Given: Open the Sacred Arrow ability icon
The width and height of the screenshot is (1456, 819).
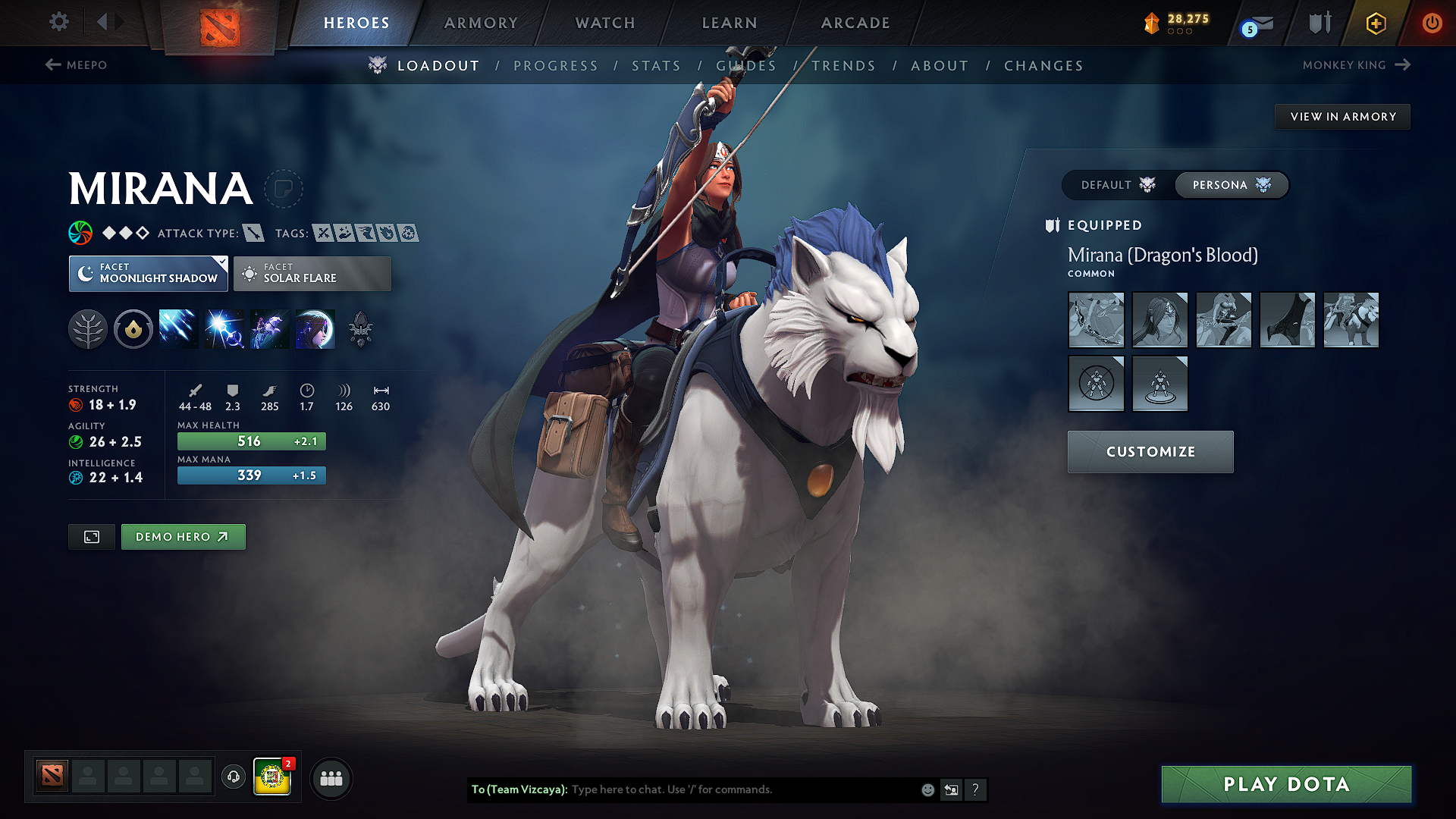Looking at the screenshot, I should (x=223, y=328).
